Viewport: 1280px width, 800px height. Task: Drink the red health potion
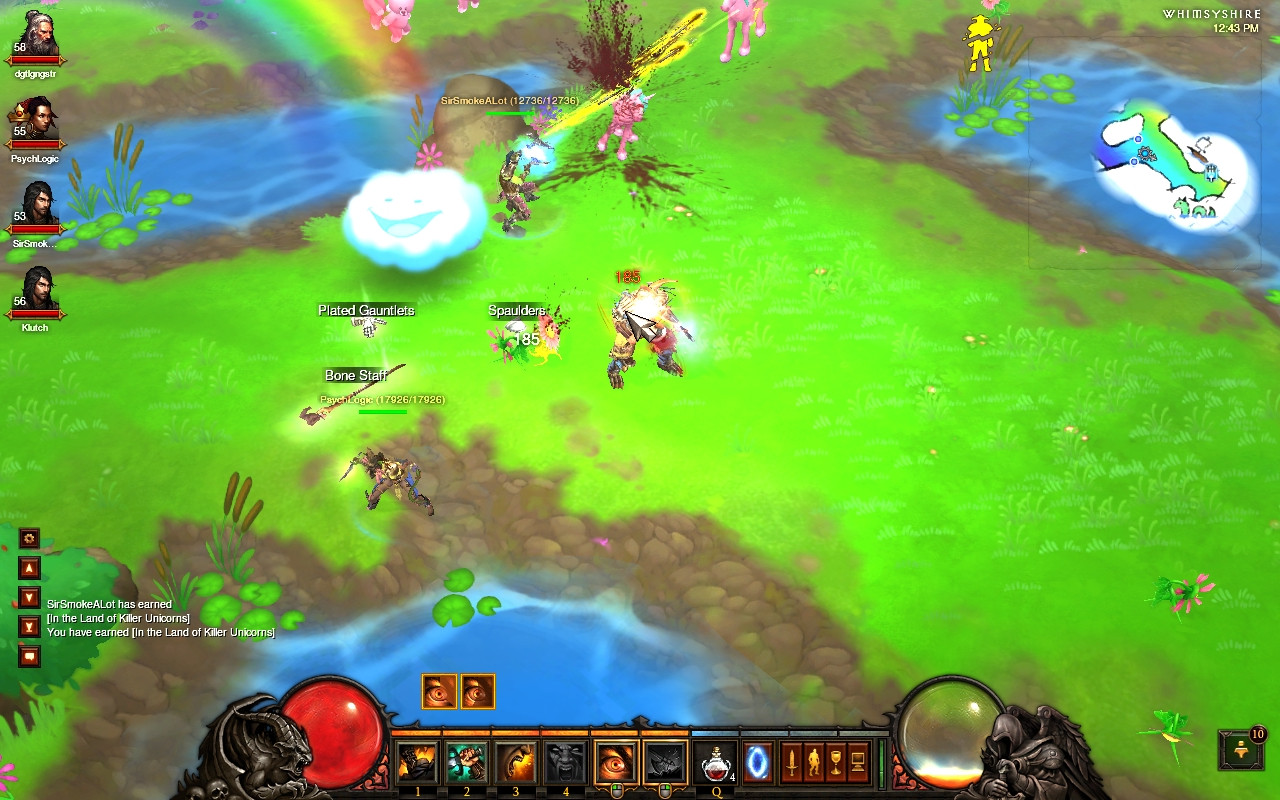click(716, 763)
